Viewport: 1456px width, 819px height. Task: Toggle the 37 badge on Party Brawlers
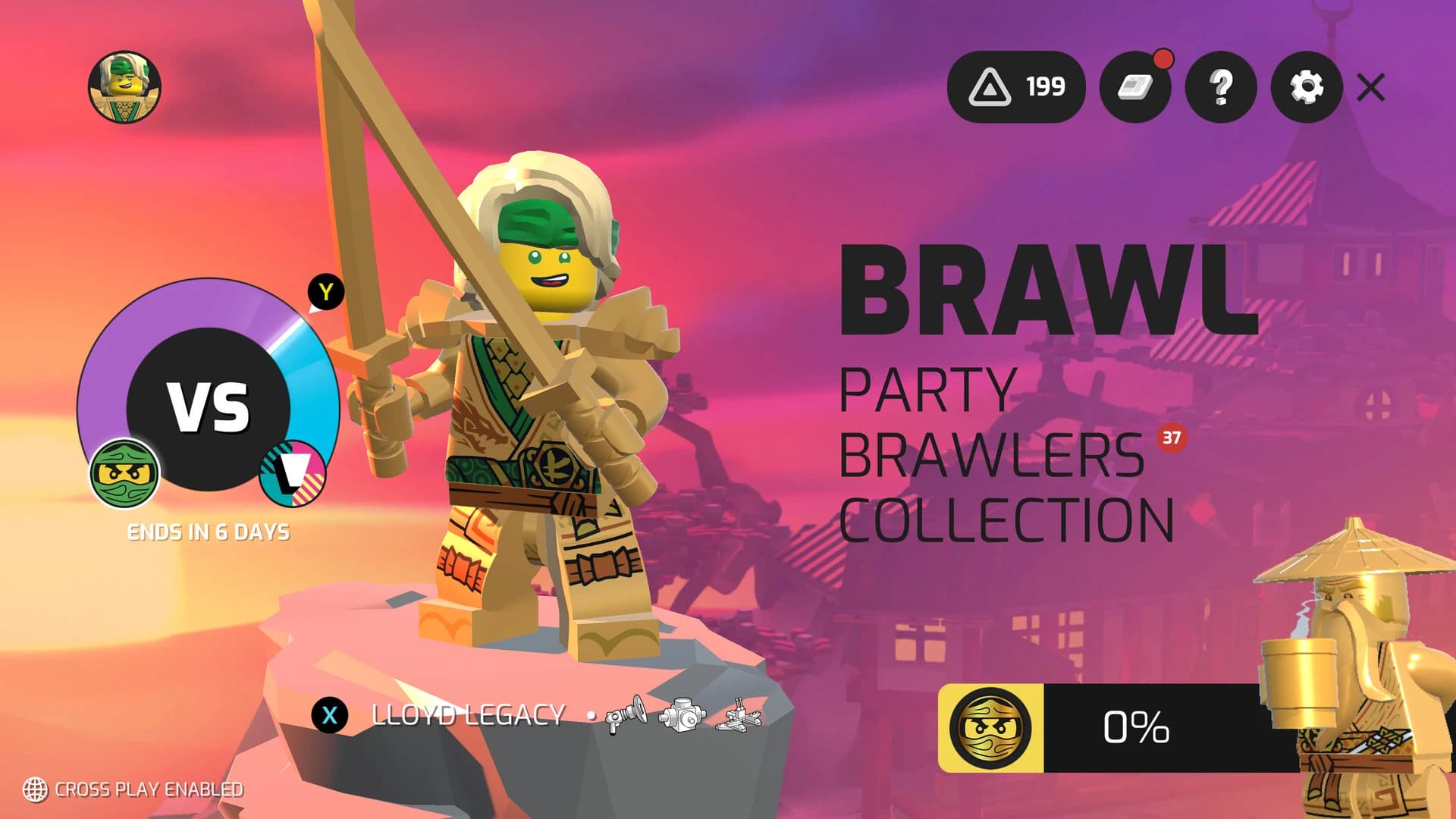click(x=1172, y=438)
